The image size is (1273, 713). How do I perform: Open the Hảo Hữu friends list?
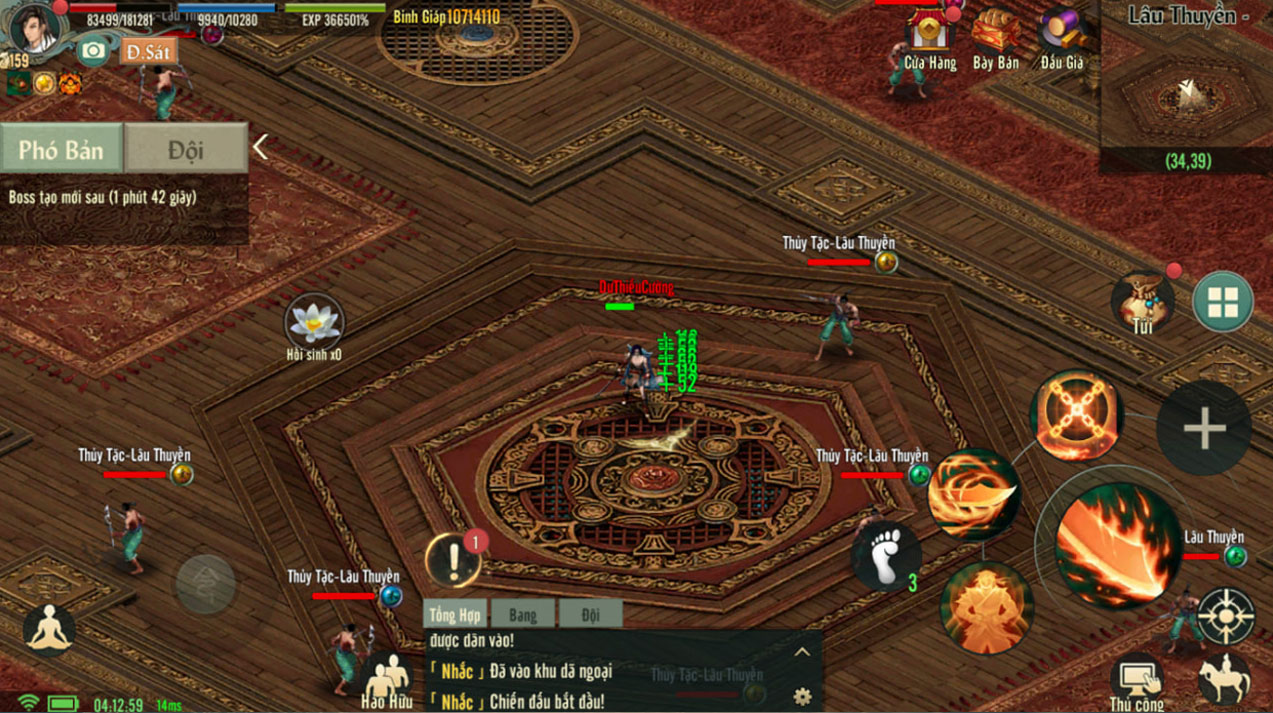click(388, 680)
